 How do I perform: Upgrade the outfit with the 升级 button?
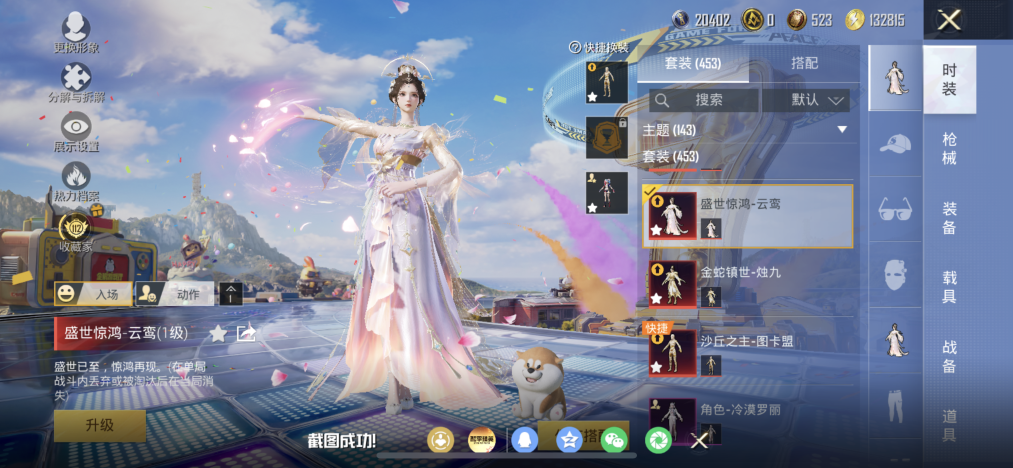(x=100, y=425)
